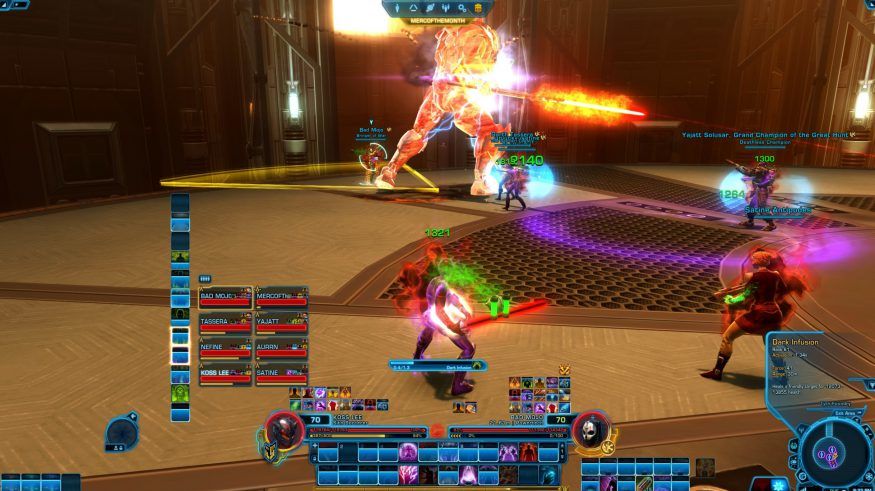The image size is (875, 491).
Task: Click the player's helmeted portrait
Action: (x=284, y=431)
